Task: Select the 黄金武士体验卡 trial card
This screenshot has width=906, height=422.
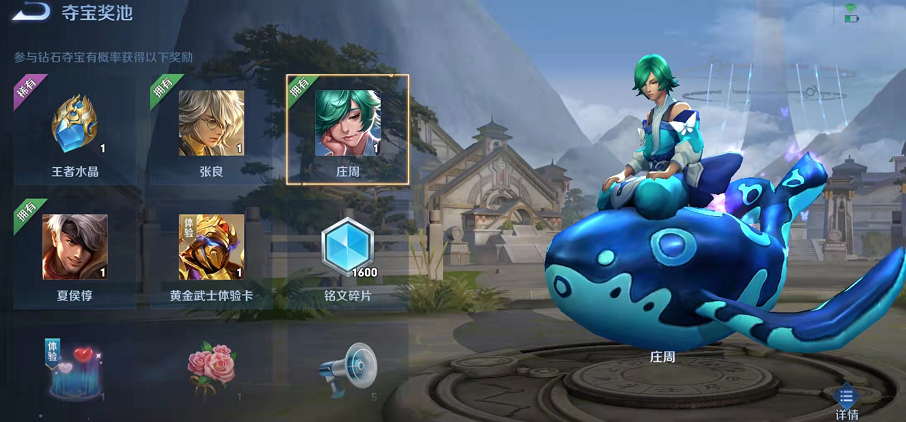Action: 211,248
